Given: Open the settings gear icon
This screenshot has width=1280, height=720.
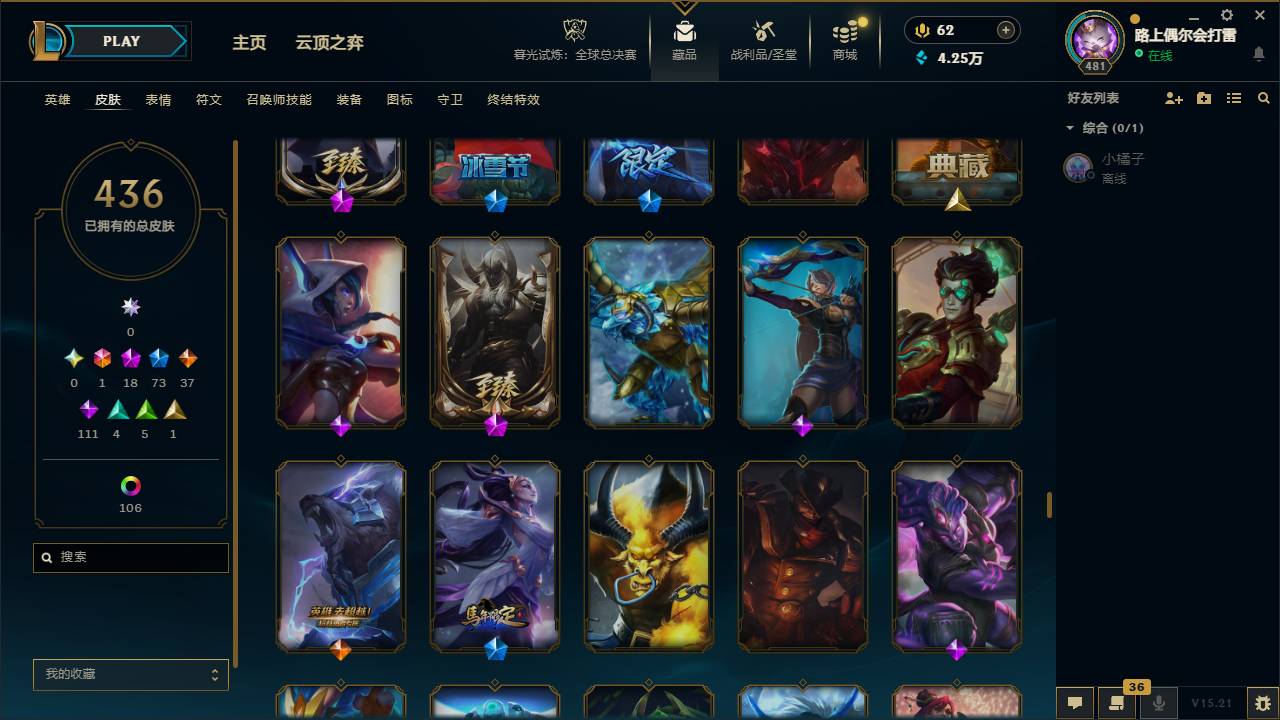Looking at the screenshot, I should coord(1226,15).
